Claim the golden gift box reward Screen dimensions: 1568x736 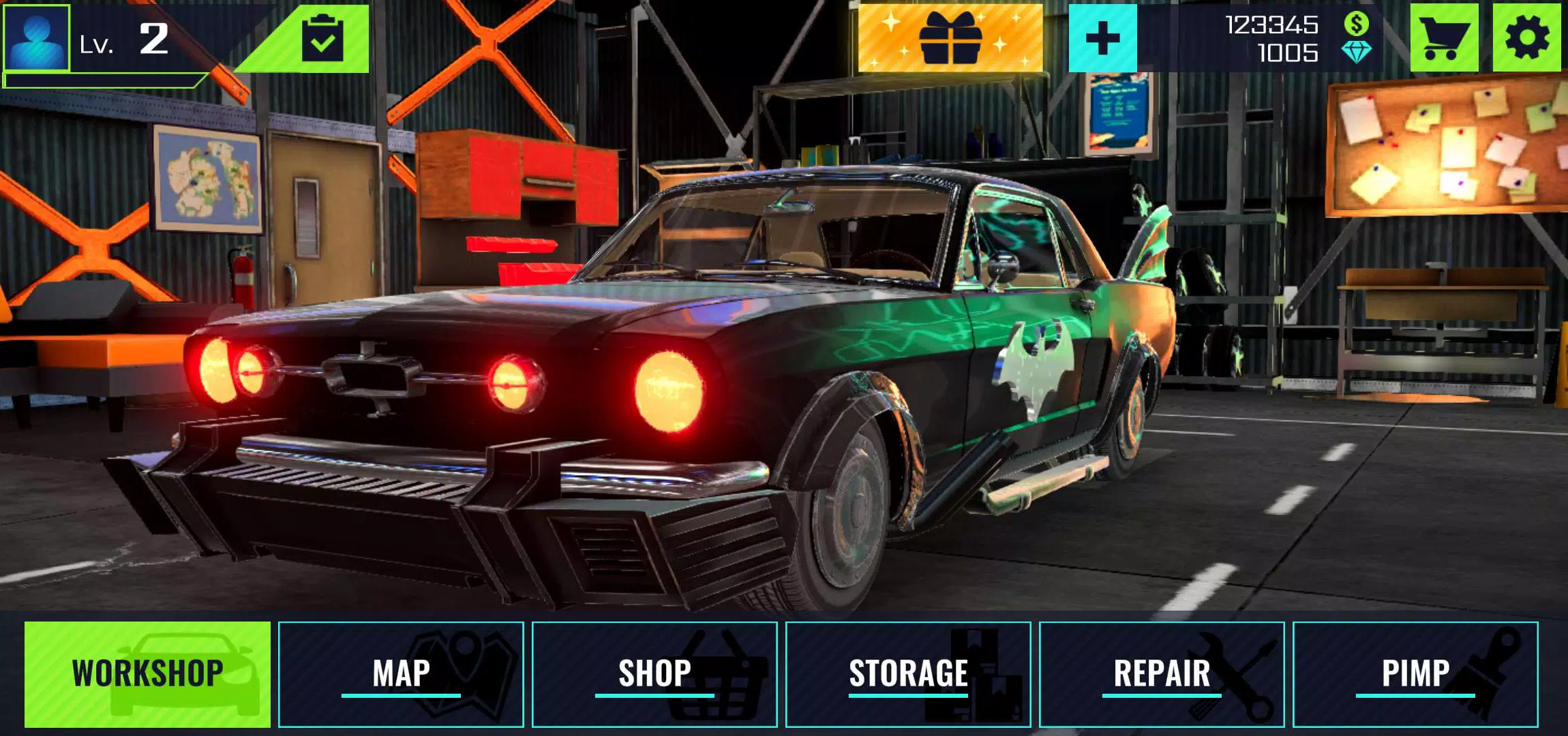pos(950,37)
